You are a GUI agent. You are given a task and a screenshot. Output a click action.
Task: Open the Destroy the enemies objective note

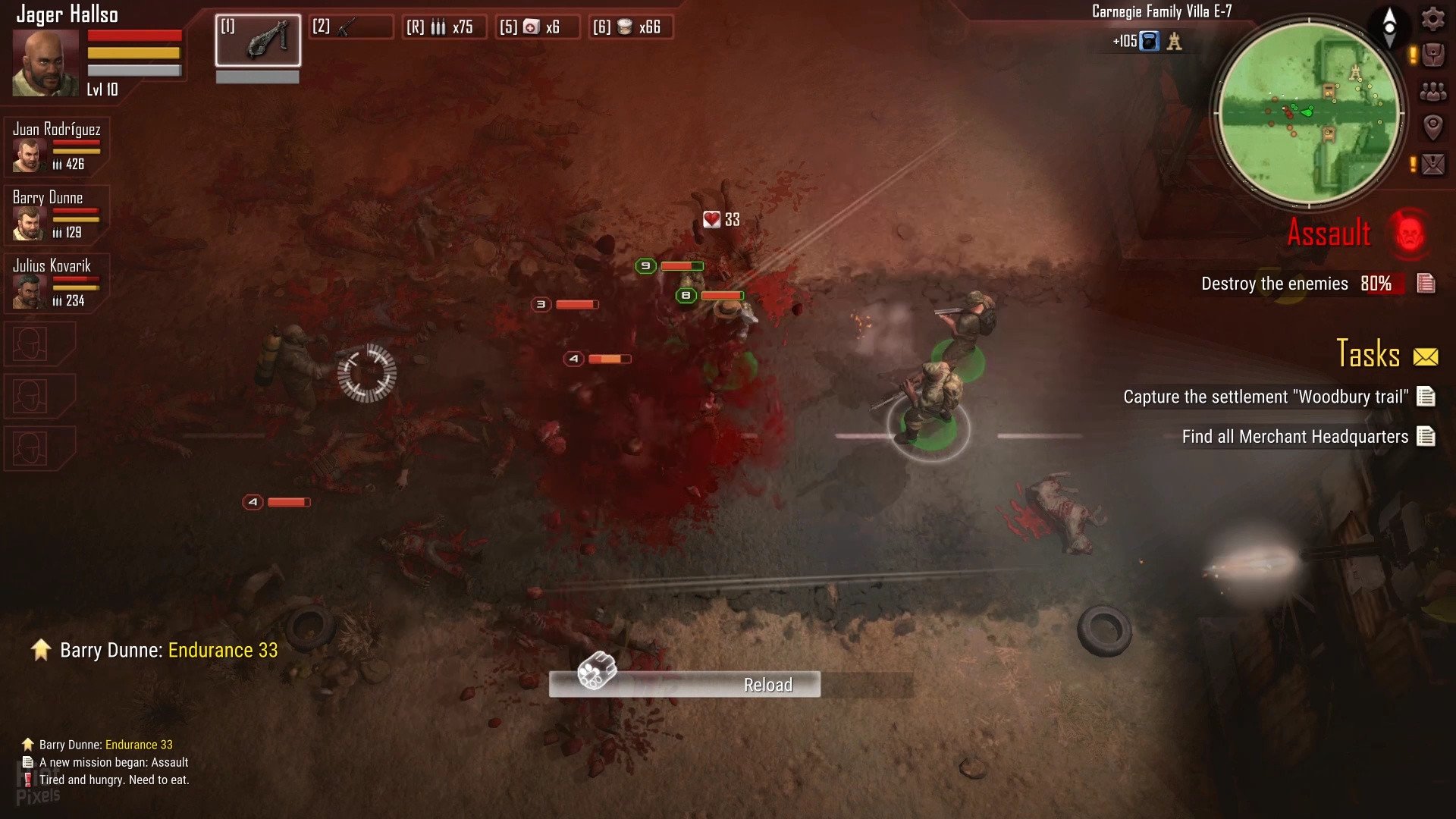[1426, 283]
